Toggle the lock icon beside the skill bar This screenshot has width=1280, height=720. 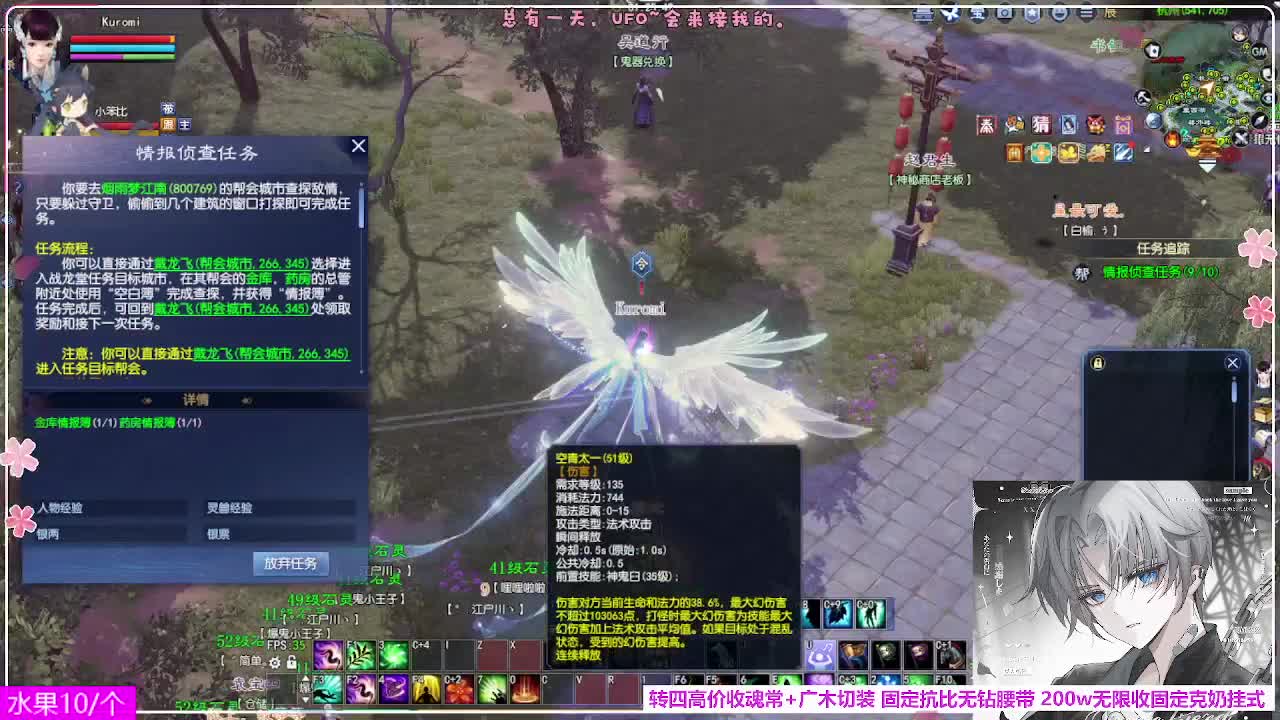291,663
